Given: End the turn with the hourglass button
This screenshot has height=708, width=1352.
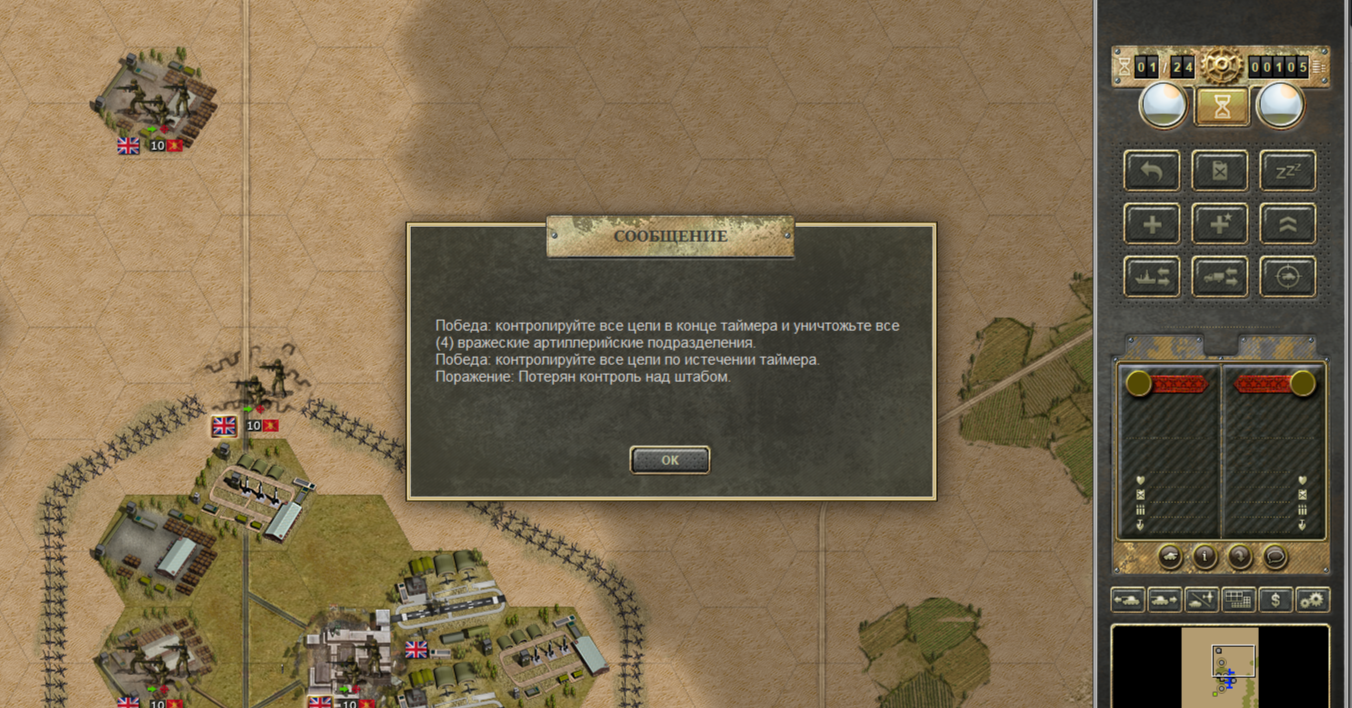Looking at the screenshot, I should [1221, 107].
